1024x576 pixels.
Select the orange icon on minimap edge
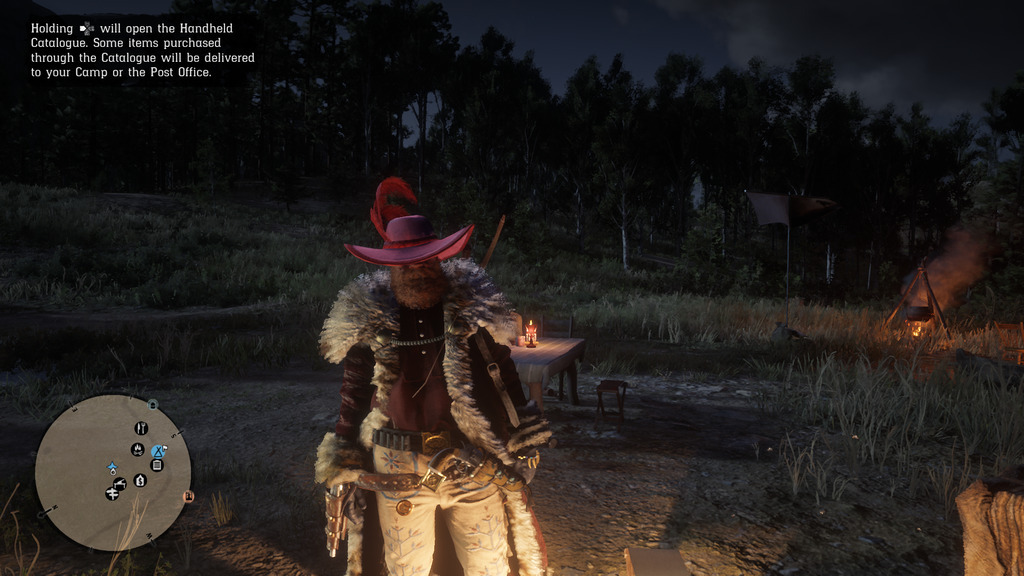click(x=188, y=496)
